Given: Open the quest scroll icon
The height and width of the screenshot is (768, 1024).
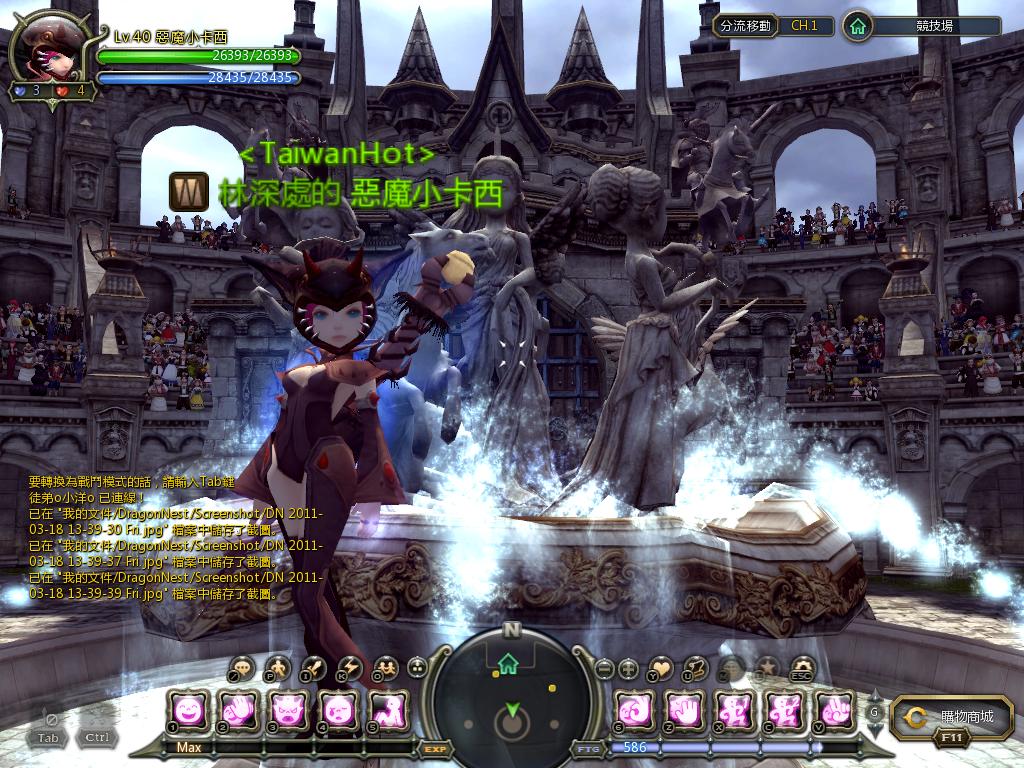Looking at the screenshot, I should coord(698,669).
